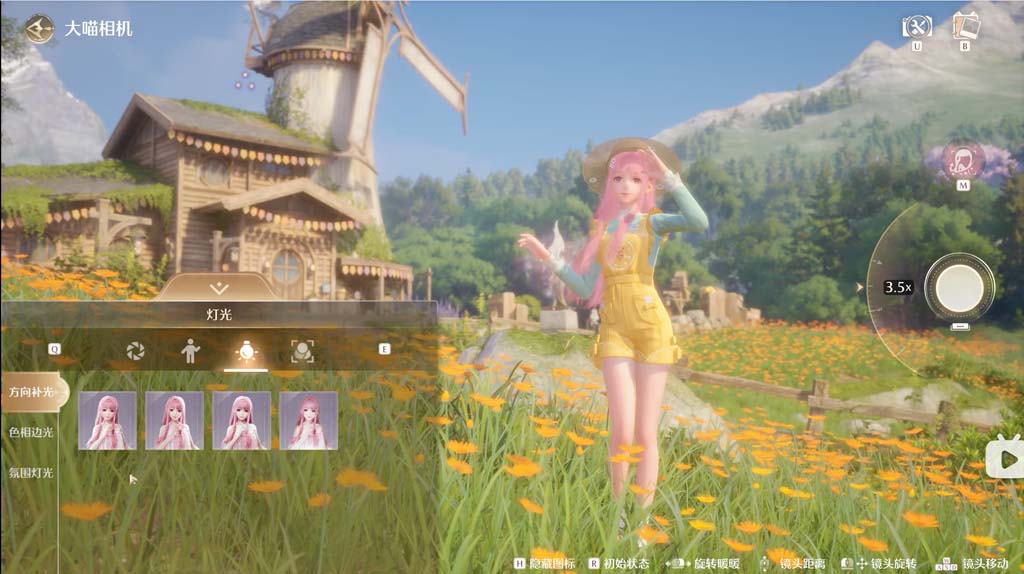The width and height of the screenshot is (1024, 574).
Task: Pick the first directional light preset thumbnail
Action: coord(107,420)
